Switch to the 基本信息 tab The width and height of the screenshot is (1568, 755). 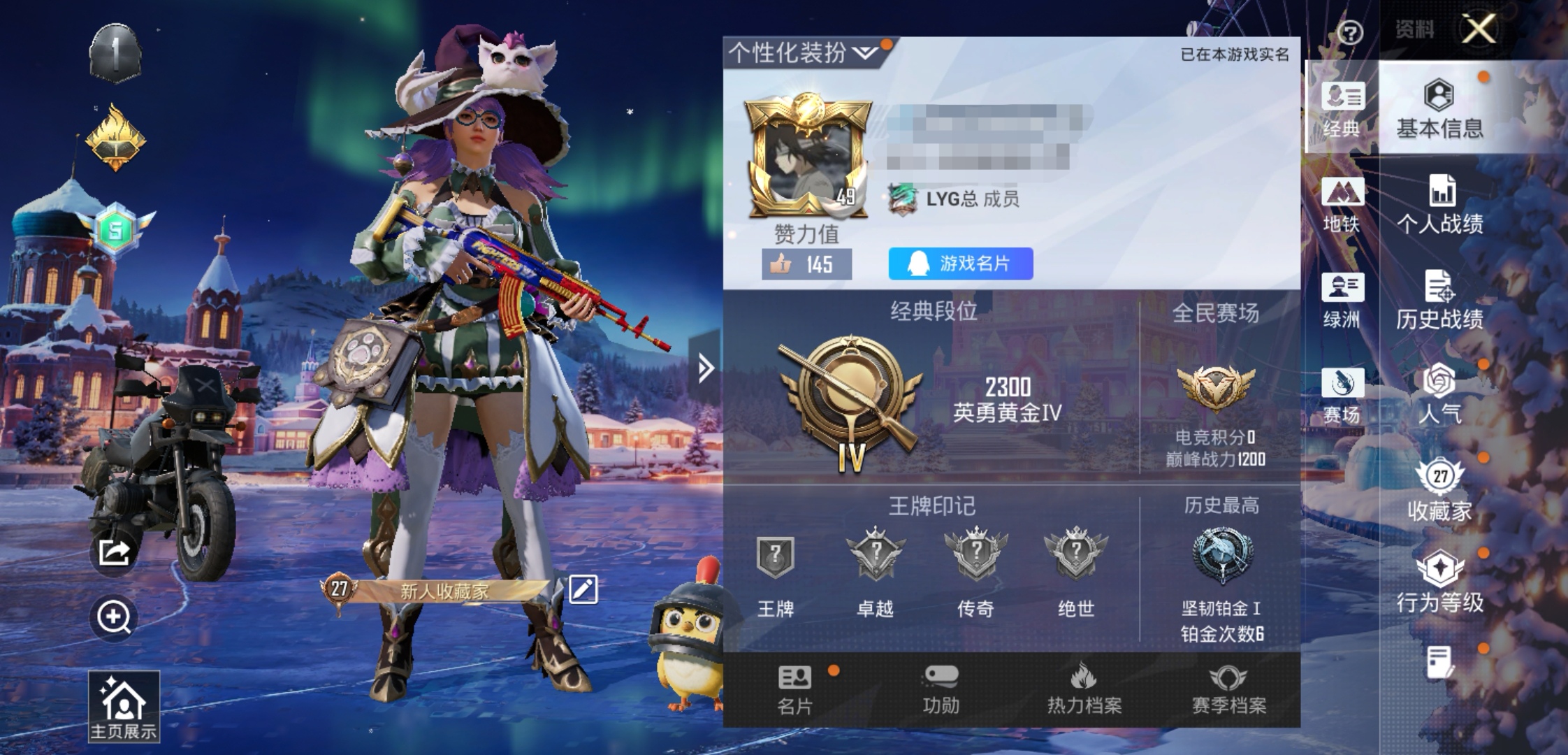pyautogui.click(x=1439, y=108)
